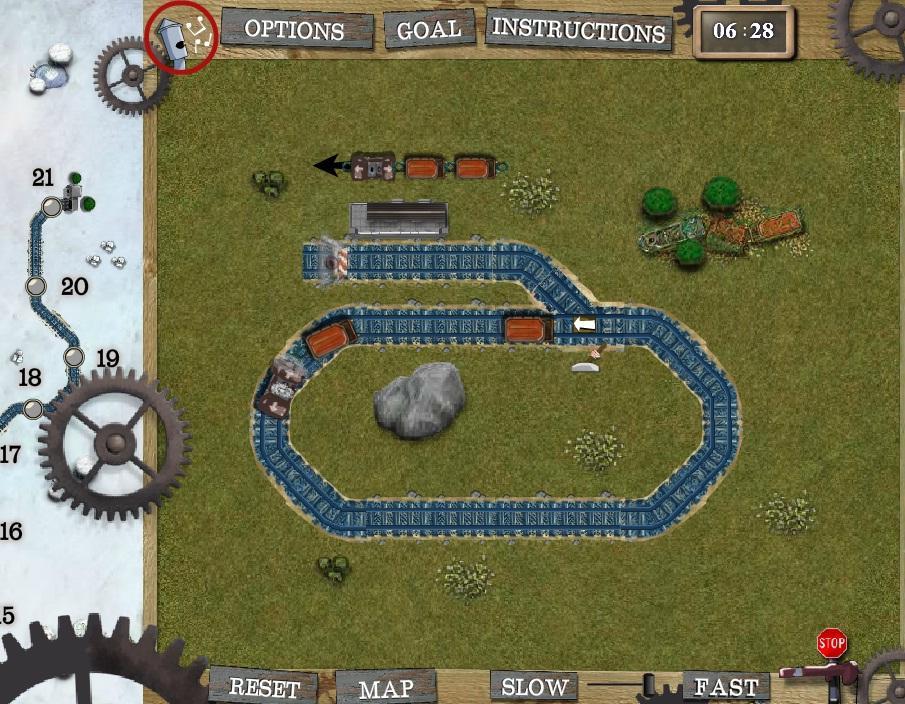Open the Map screen
Screen dimensions: 905x704
(386, 688)
